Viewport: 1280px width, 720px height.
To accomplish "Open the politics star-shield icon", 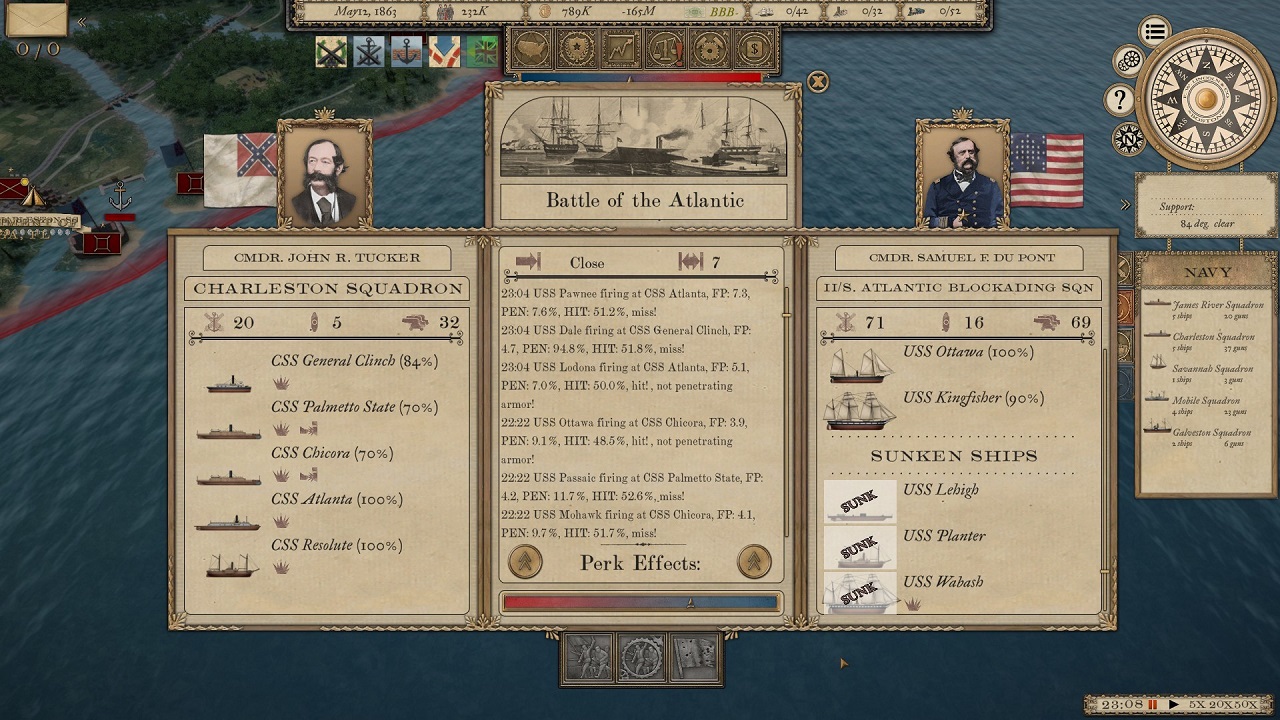I will point(575,47).
